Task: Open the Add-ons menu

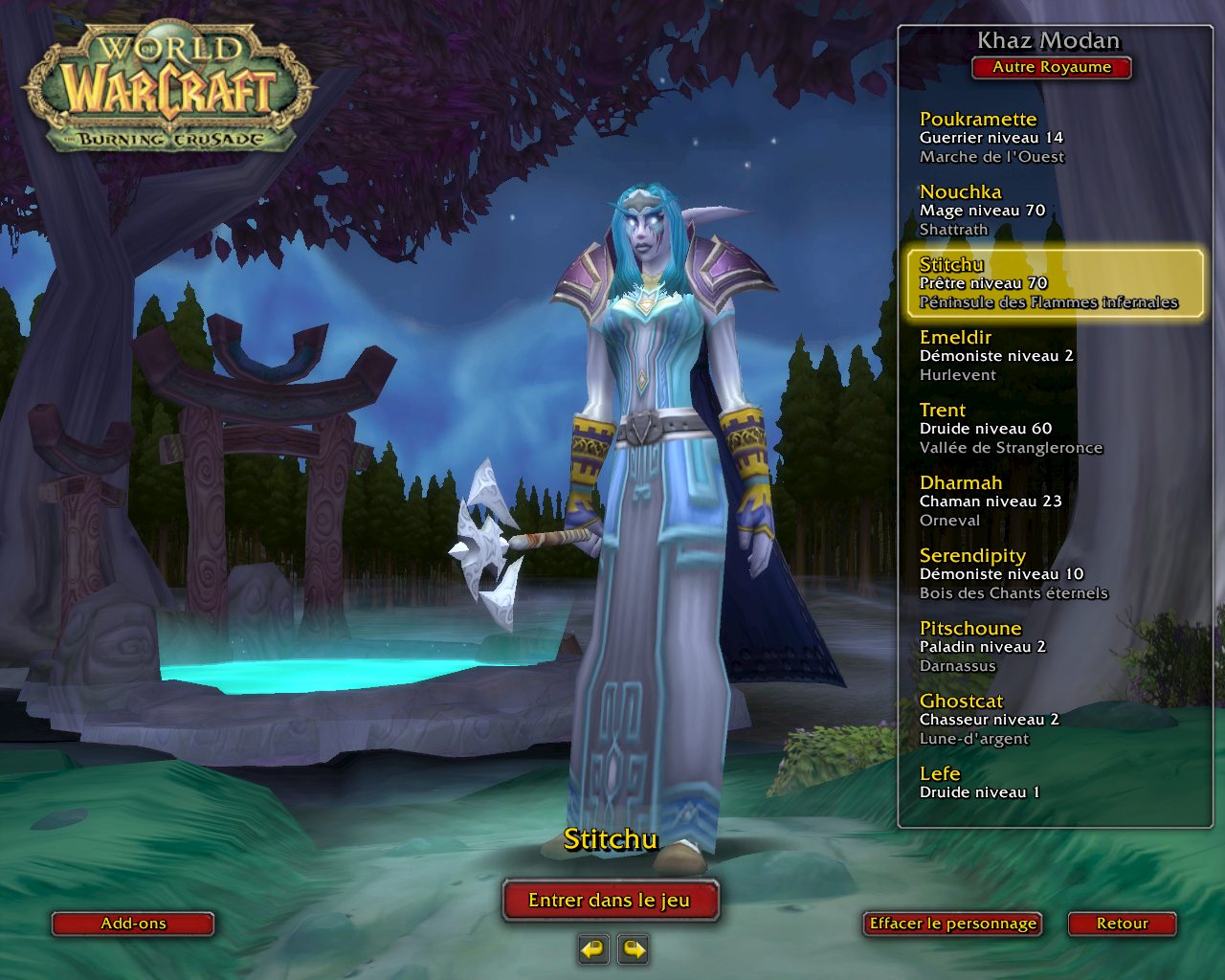Action: 133,924
